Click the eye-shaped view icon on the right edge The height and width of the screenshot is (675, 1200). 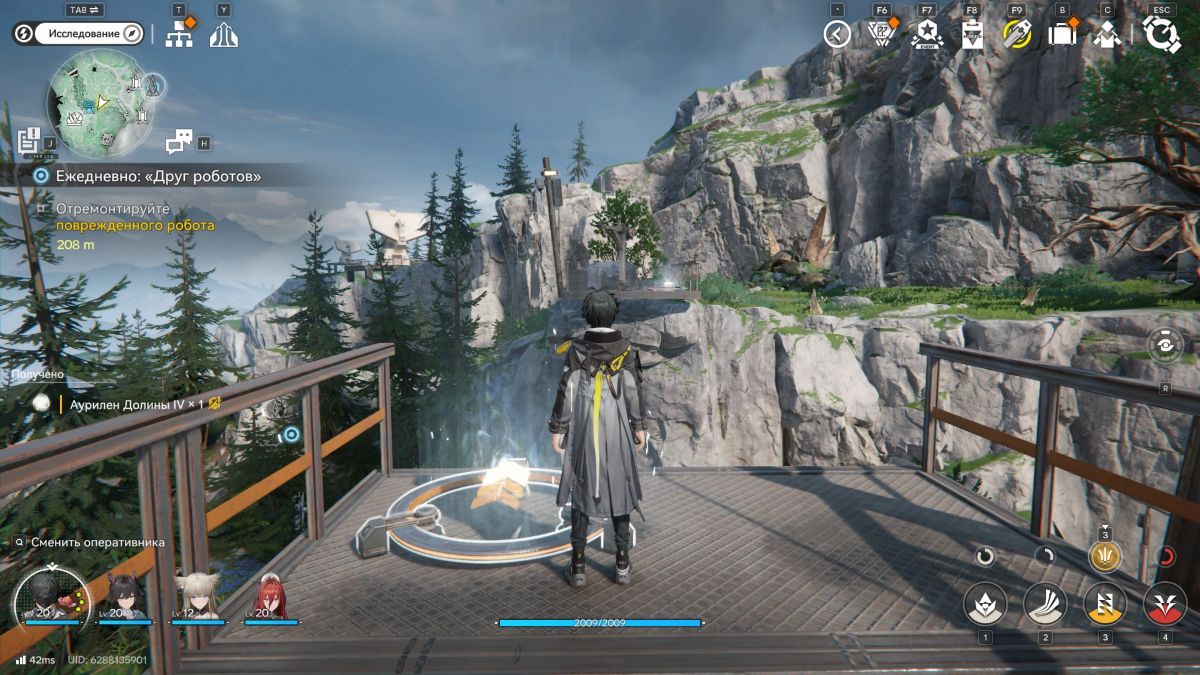pos(1165,345)
